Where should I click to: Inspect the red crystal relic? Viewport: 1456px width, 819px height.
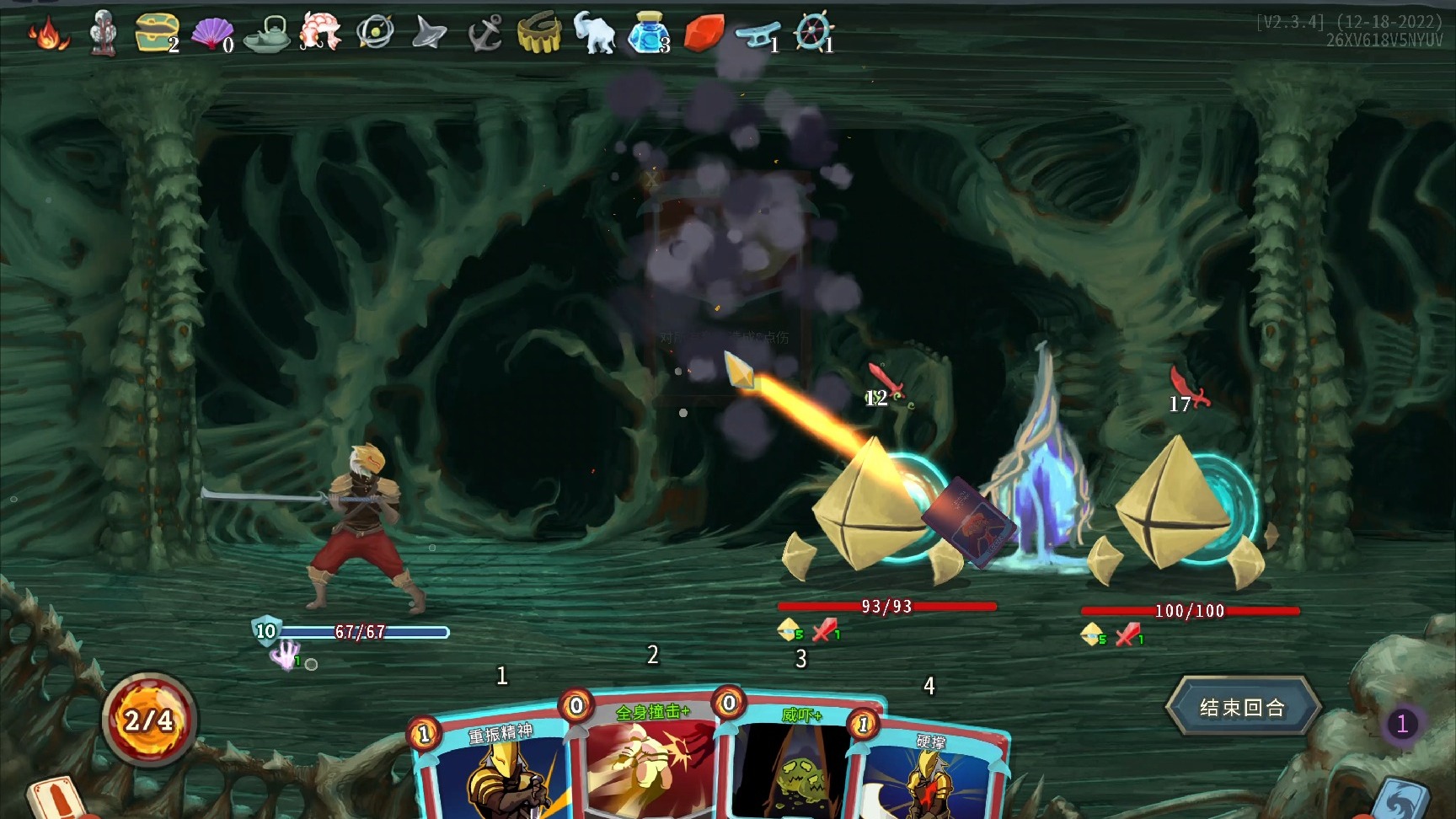point(702,34)
